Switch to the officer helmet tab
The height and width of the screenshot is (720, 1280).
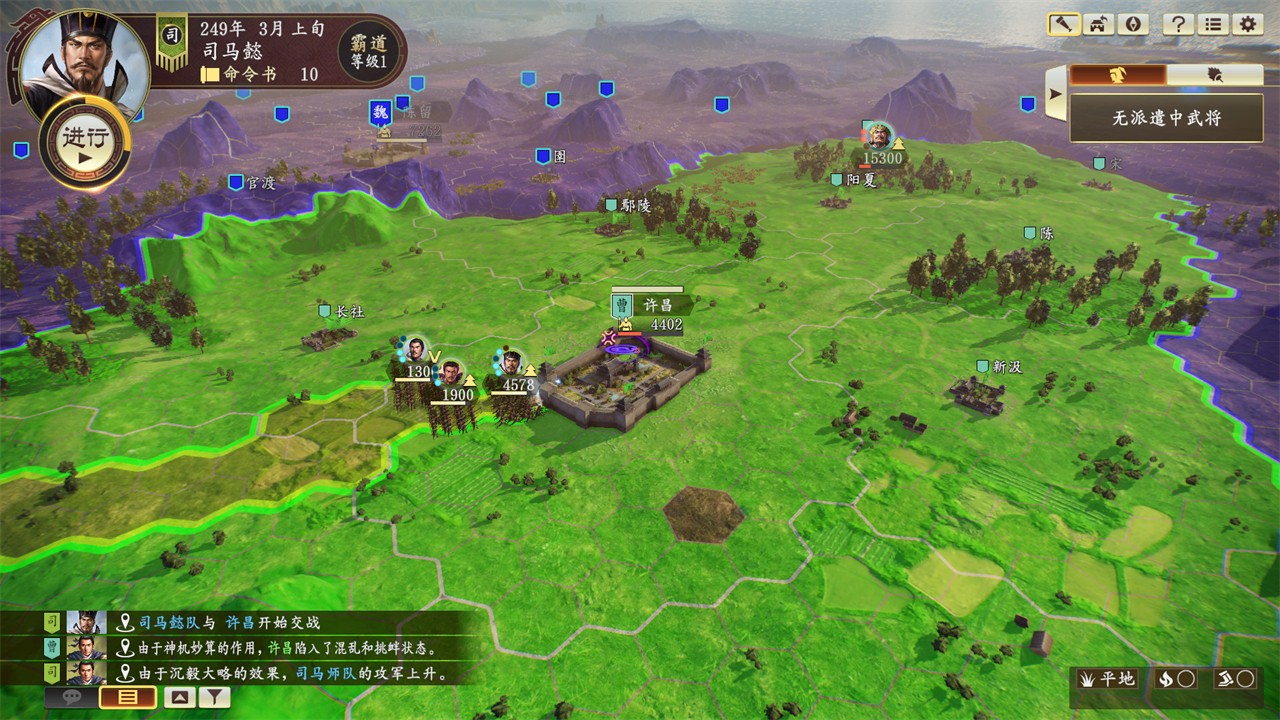(1117, 75)
